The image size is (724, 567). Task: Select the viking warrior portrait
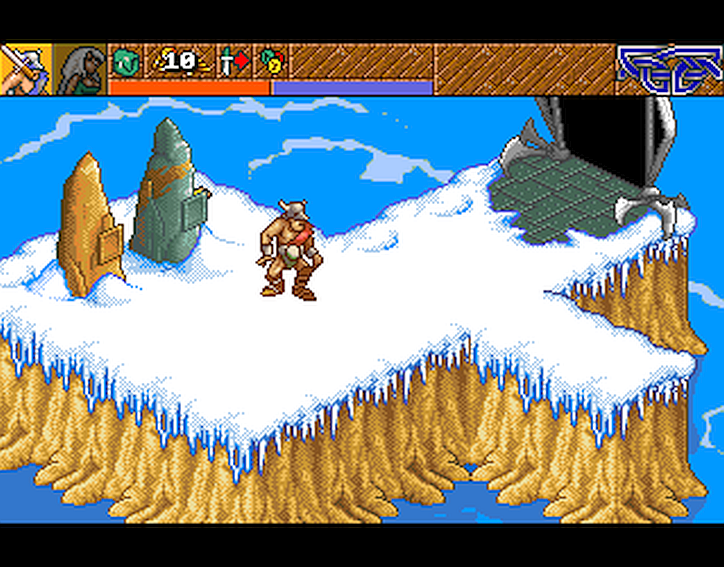(25, 69)
